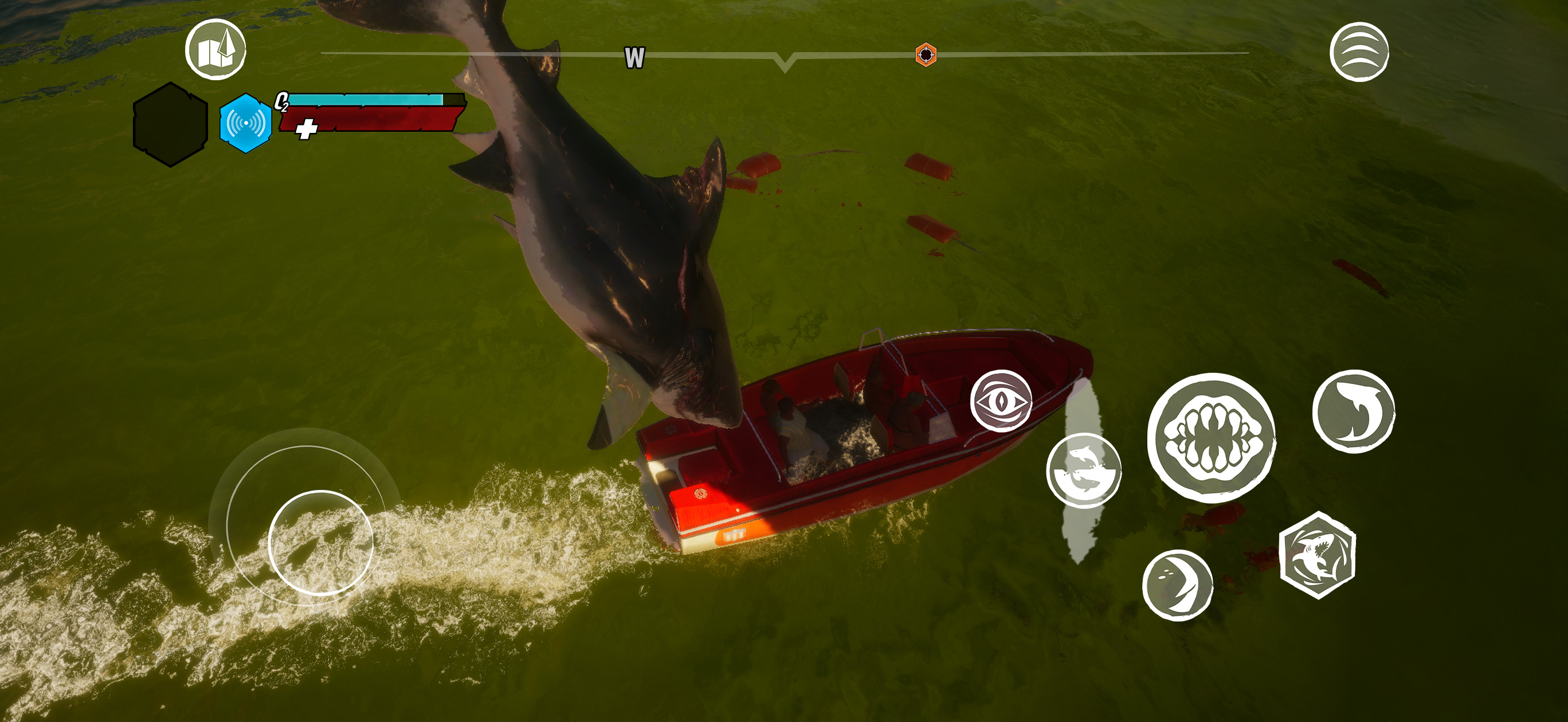Use the leaping dolphin-shaped jump button

(x=1354, y=411)
